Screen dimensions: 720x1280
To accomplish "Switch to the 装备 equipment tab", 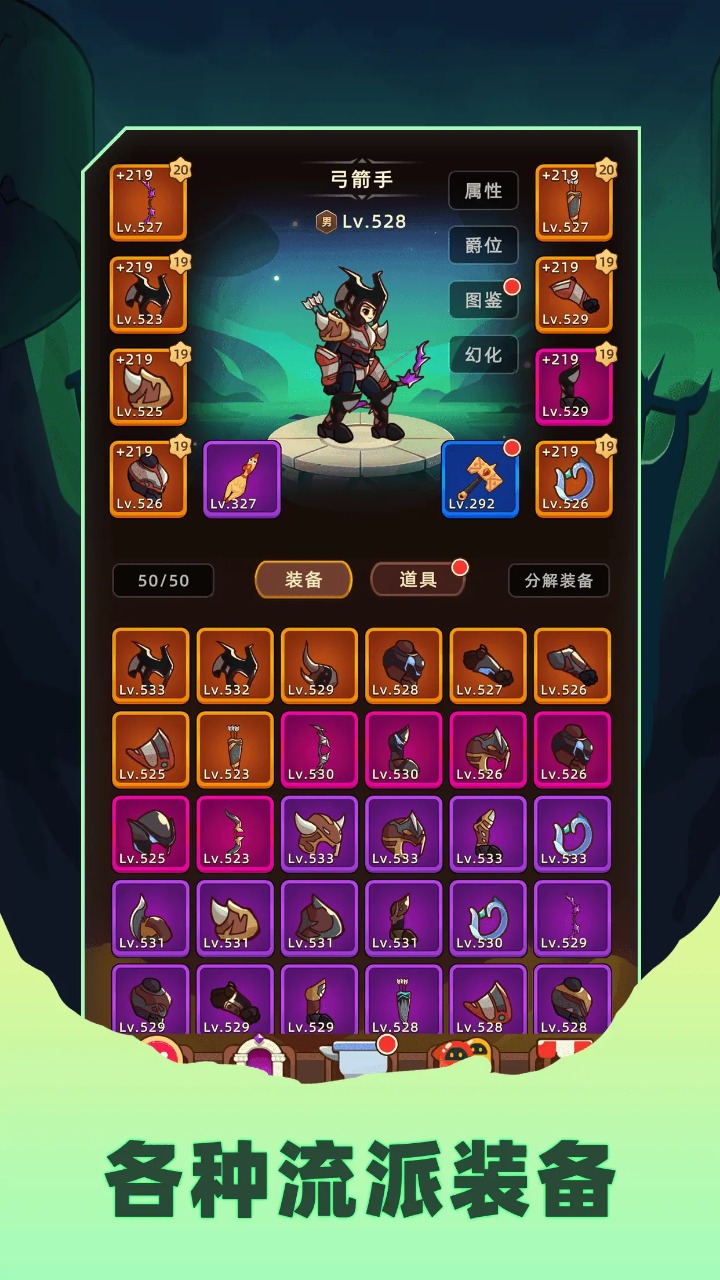I will click(303, 580).
